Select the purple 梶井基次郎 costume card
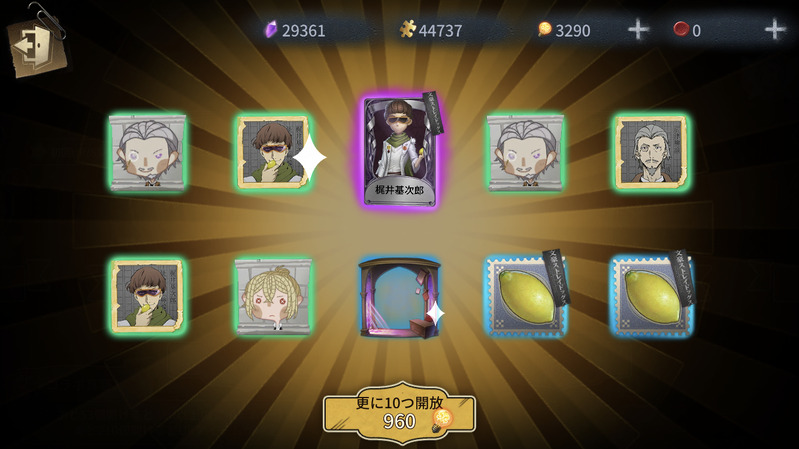The width and height of the screenshot is (799, 449). pos(399,152)
